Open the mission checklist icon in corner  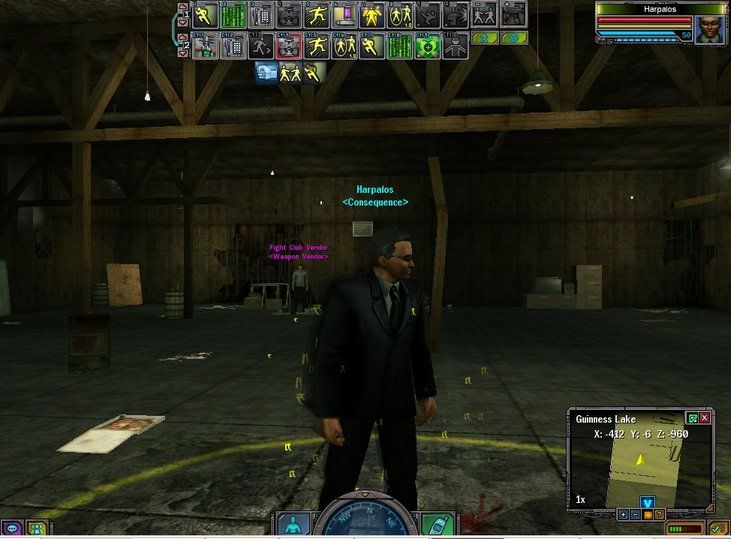pyautogui.click(x=718, y=527)
